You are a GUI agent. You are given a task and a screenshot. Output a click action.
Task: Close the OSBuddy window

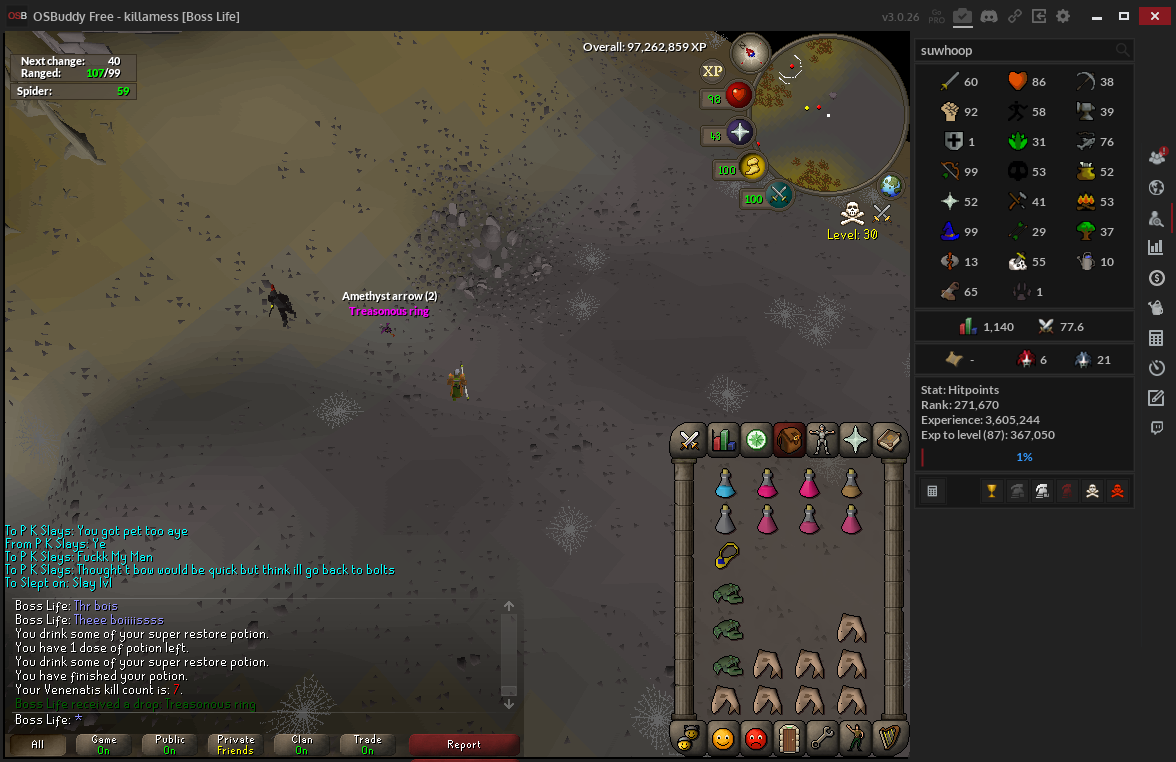[x=1153, y=16]
